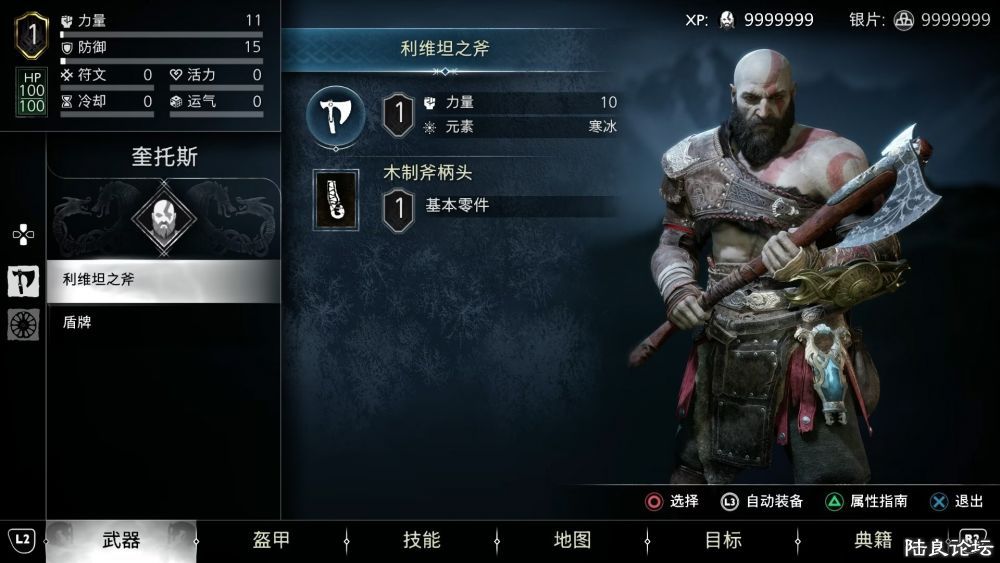Viewport: 1000px width, 563px height.
Task: Go to the 技能 tab
Action: point(421,541)
